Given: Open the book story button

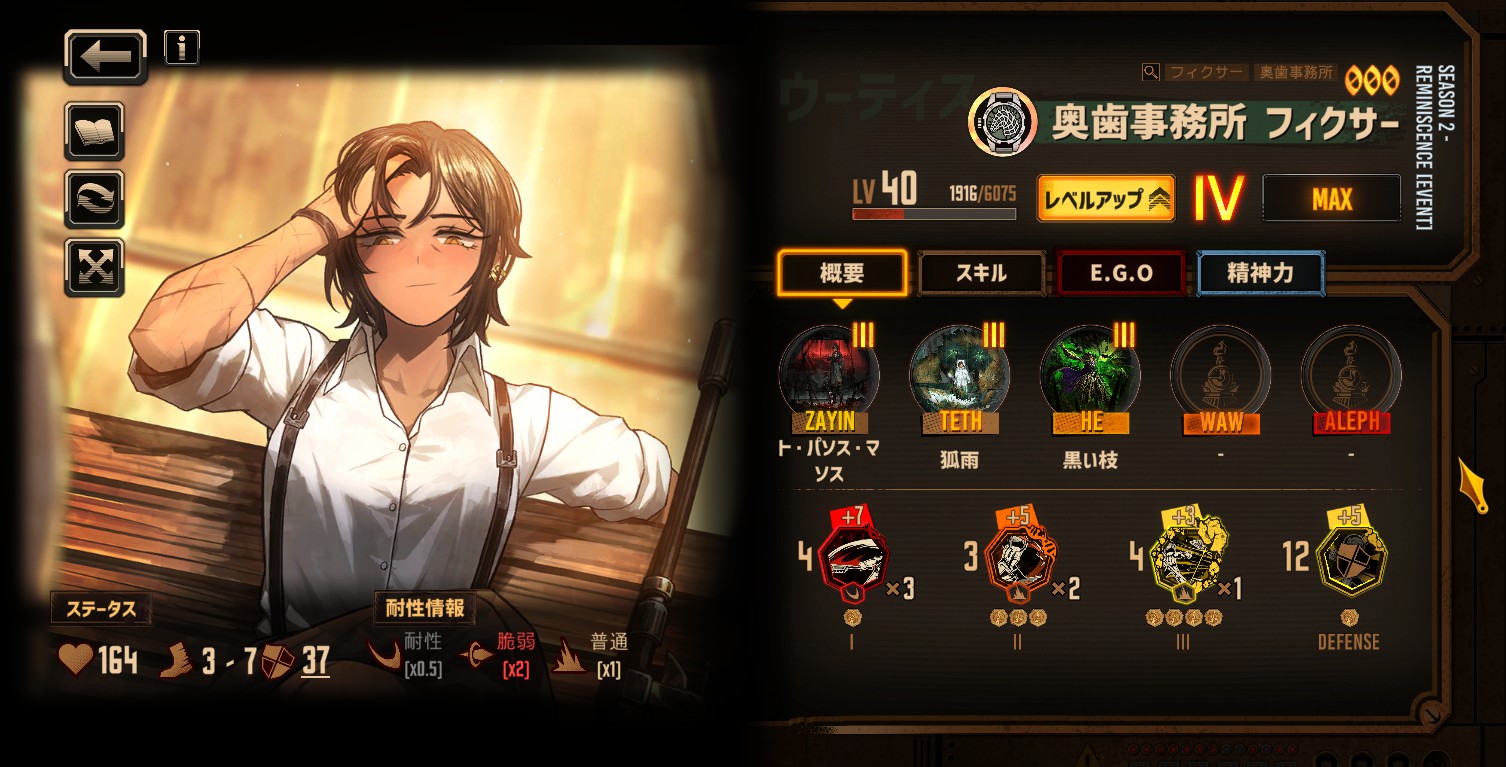Looking at the screenshot, I should tap(94, 130).
